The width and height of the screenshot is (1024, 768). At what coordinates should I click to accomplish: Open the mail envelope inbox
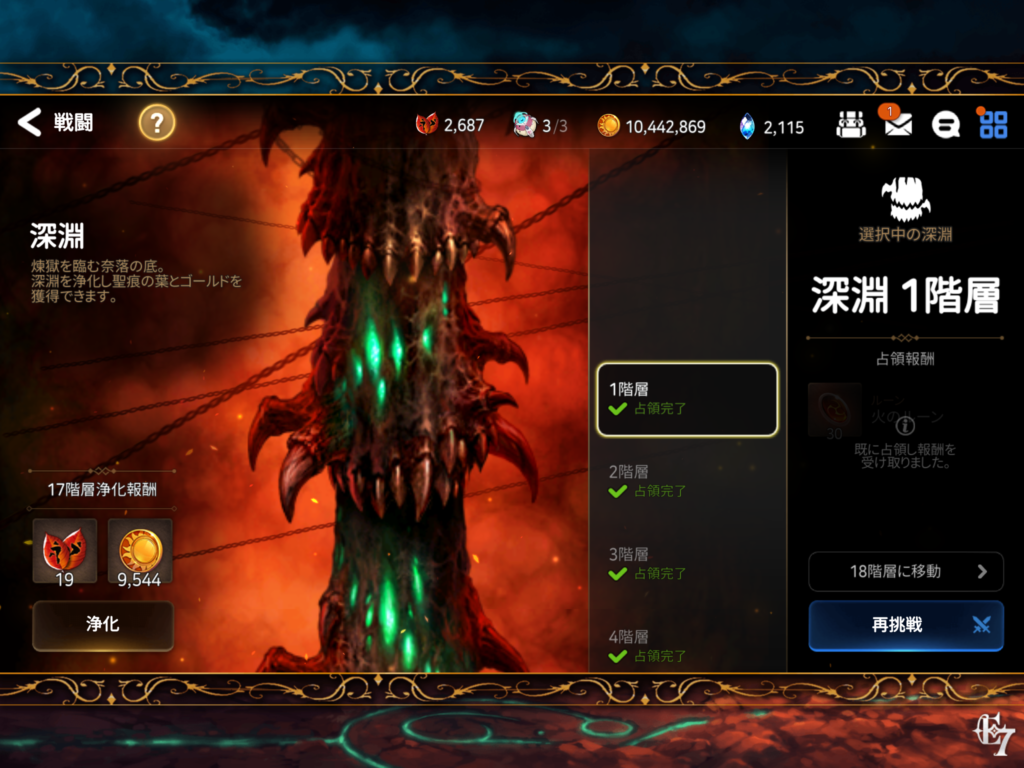coord(898,124)
